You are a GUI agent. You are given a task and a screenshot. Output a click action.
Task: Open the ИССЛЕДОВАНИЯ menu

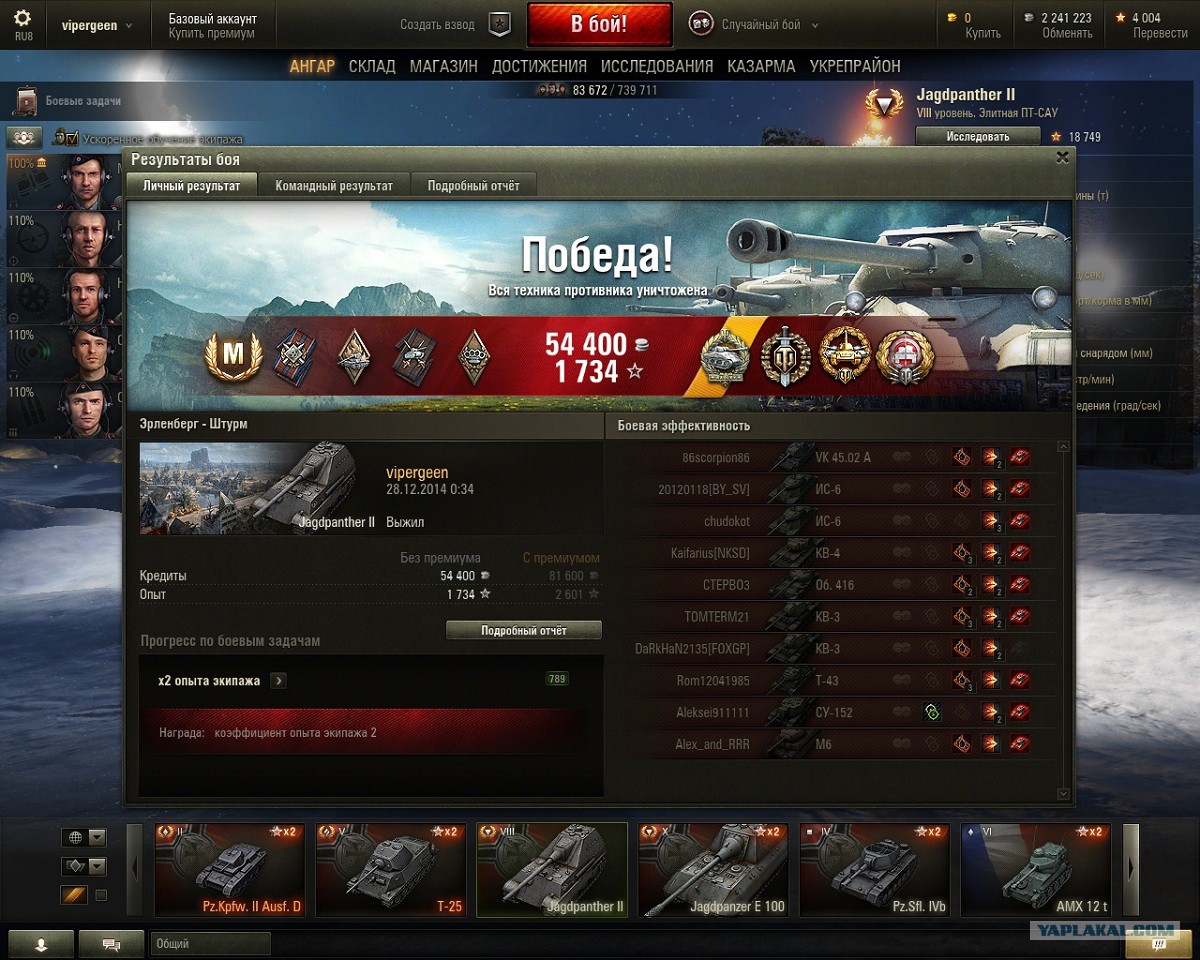pyautogui.click(x=657, y=66)
